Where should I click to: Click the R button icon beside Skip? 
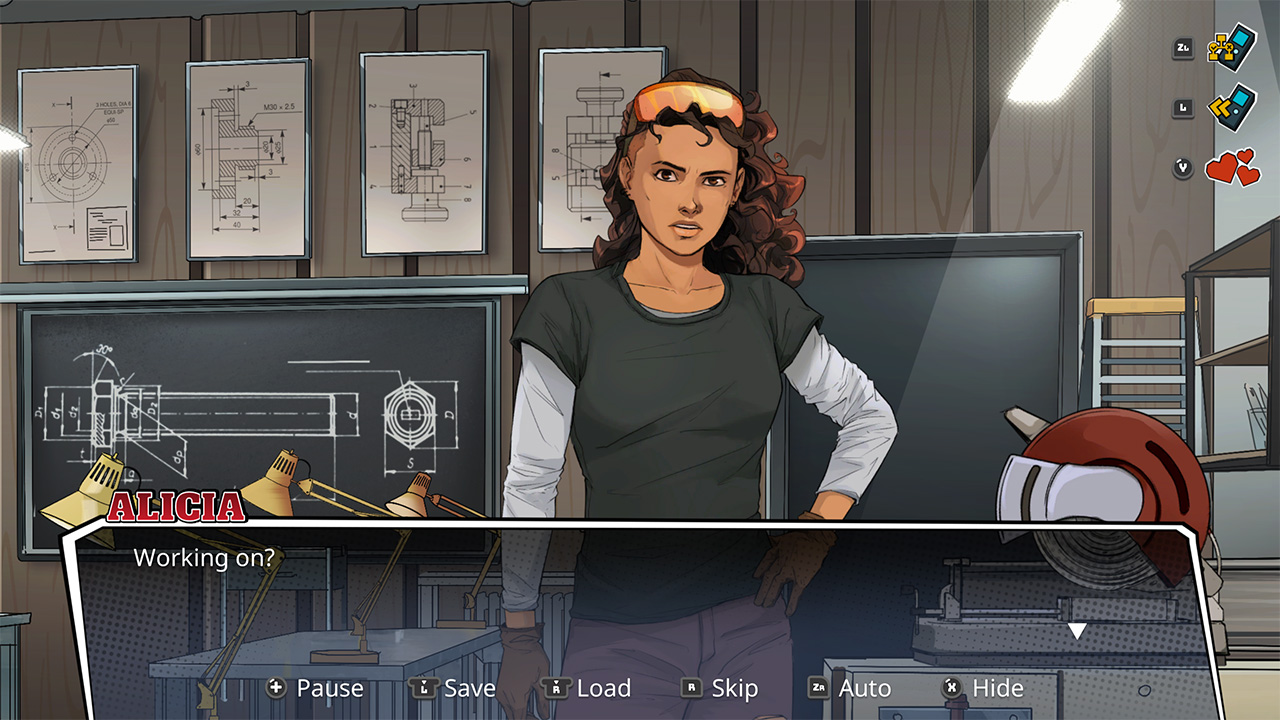(x=692, y=688)
